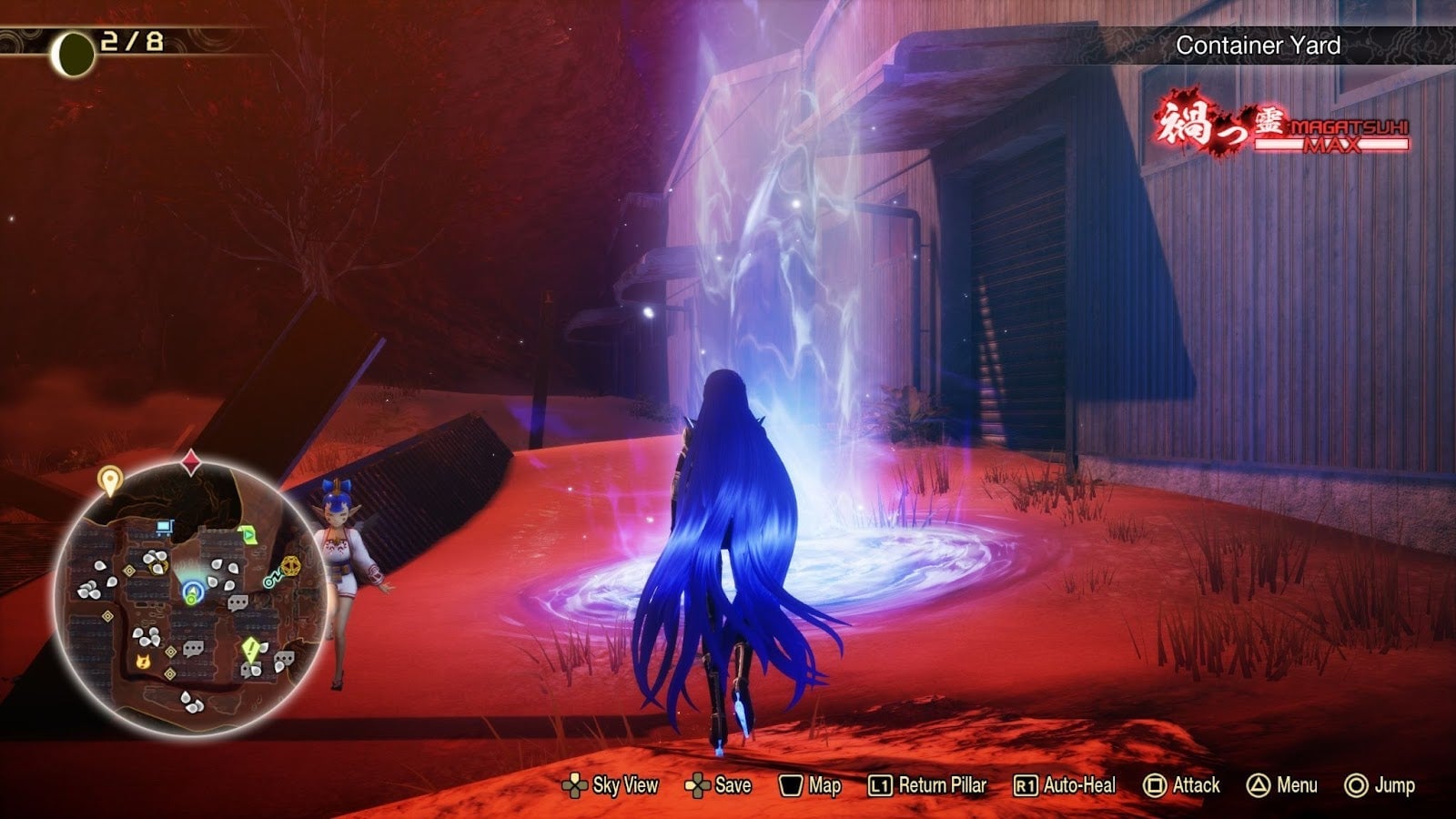Select the red diamond objective marker on minimap
Screen dimensions: 1456x819
(191, 460)
